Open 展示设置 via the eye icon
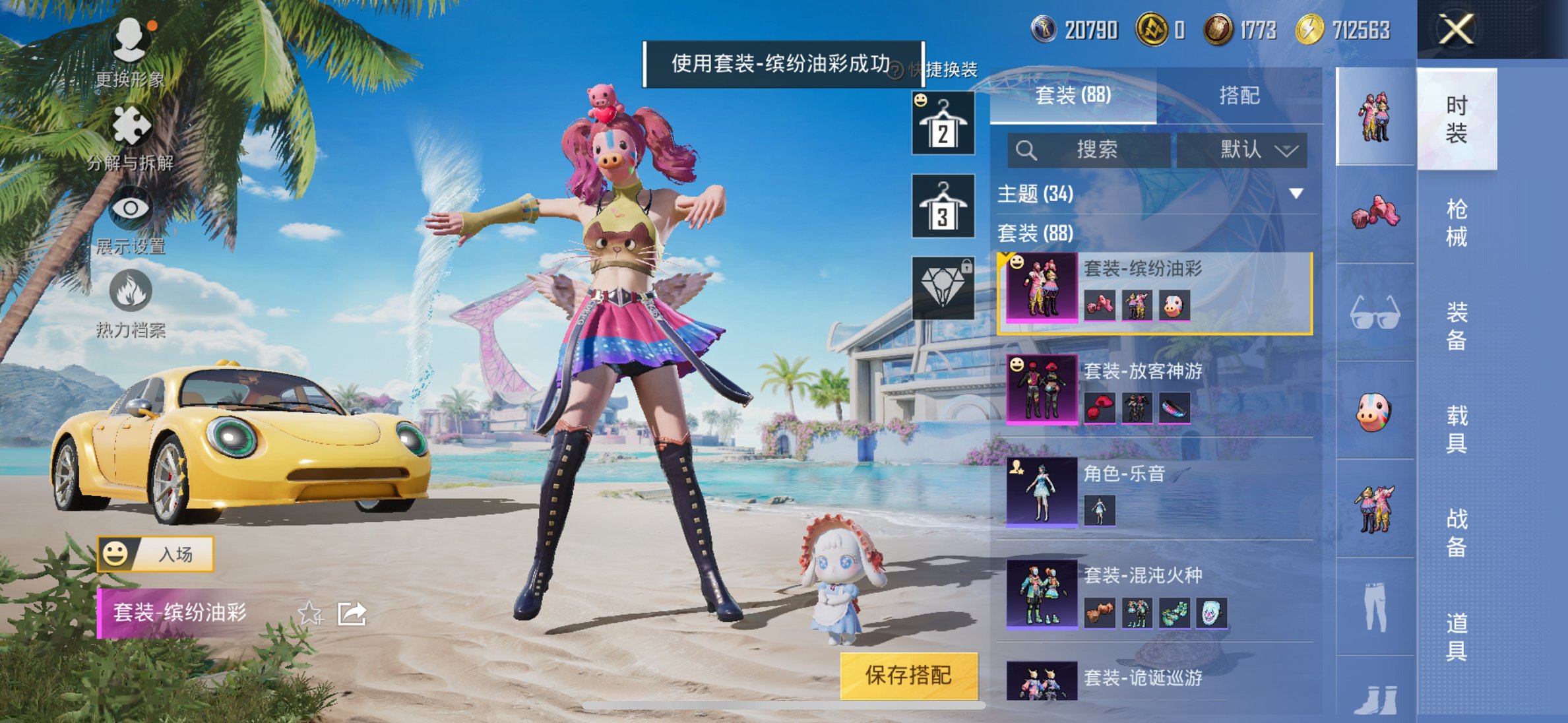 pos(132,208)
